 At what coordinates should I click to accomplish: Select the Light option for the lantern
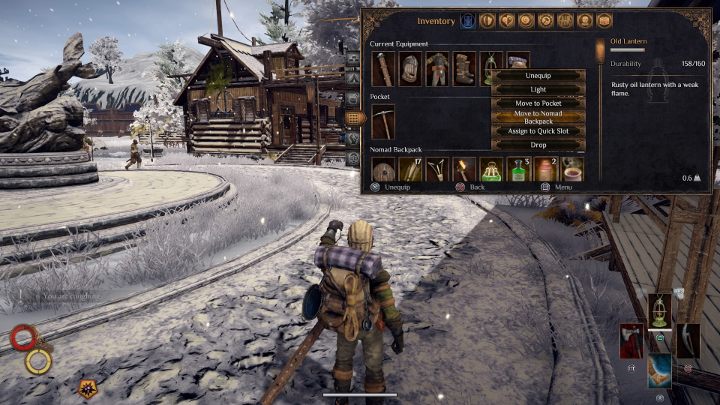click(538, 88)
